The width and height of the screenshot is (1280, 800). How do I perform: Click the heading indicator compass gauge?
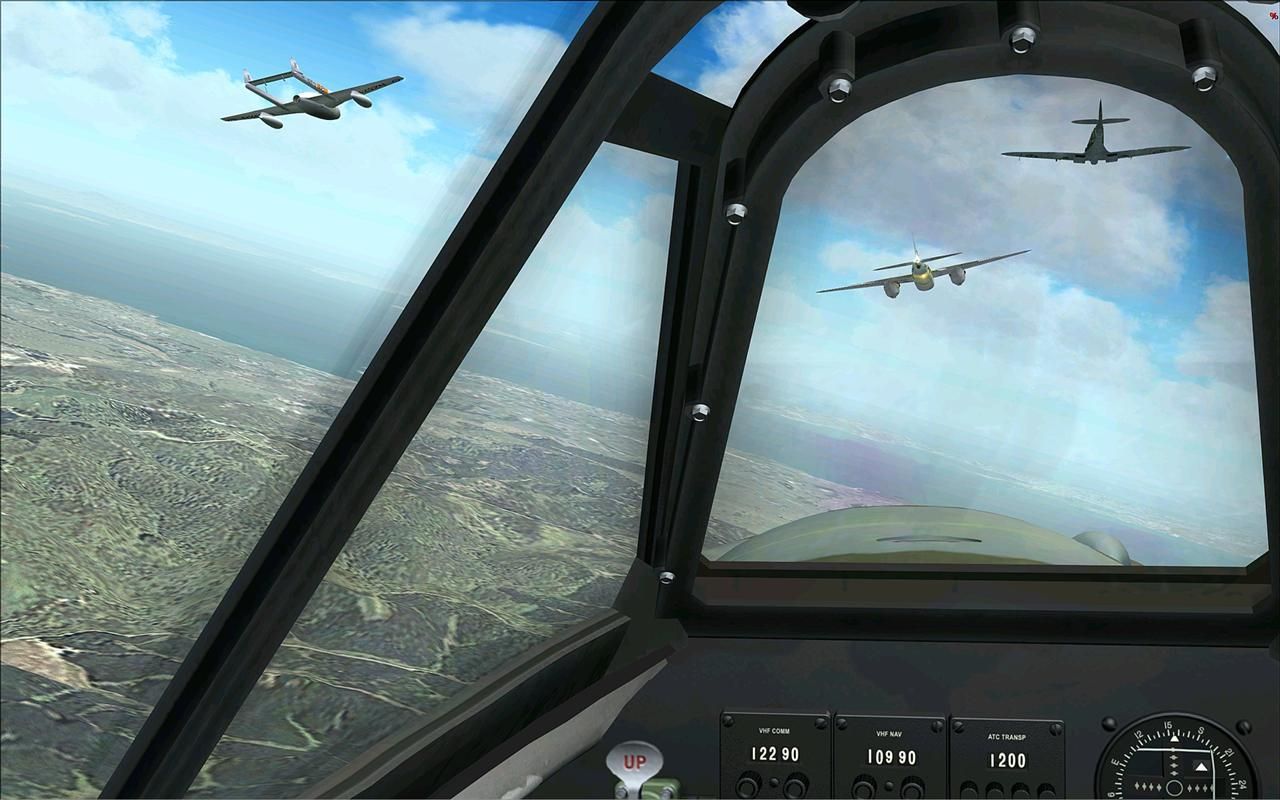[1177, 762]
